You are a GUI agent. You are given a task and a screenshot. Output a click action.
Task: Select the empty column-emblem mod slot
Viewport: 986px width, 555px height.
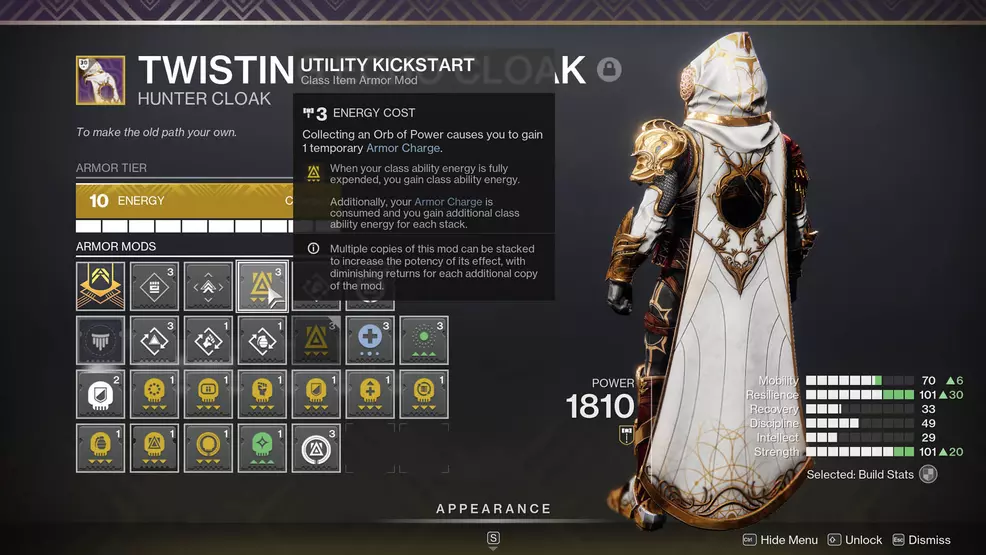tap(101, 340)
